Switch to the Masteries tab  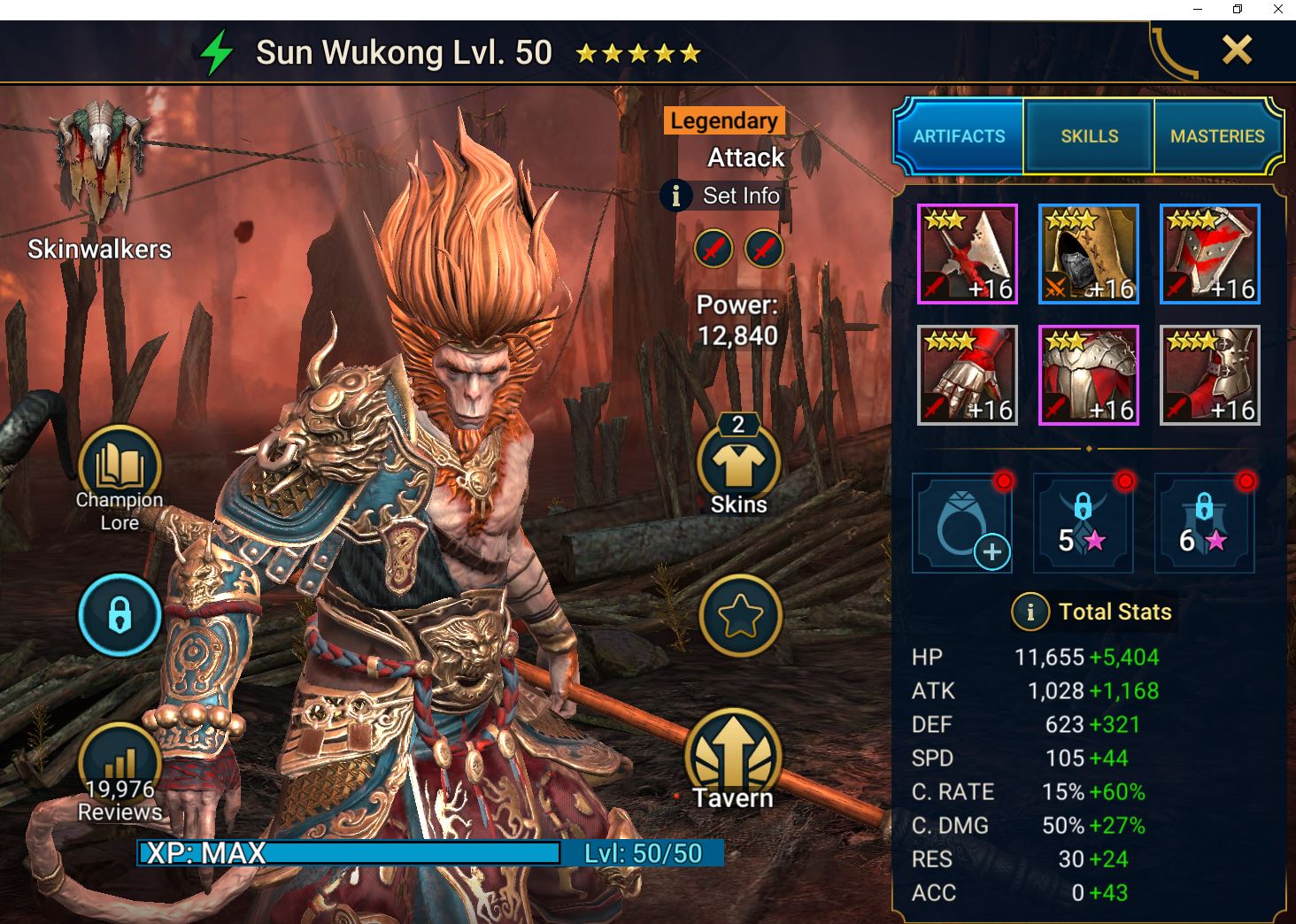tap(1218, 136)
